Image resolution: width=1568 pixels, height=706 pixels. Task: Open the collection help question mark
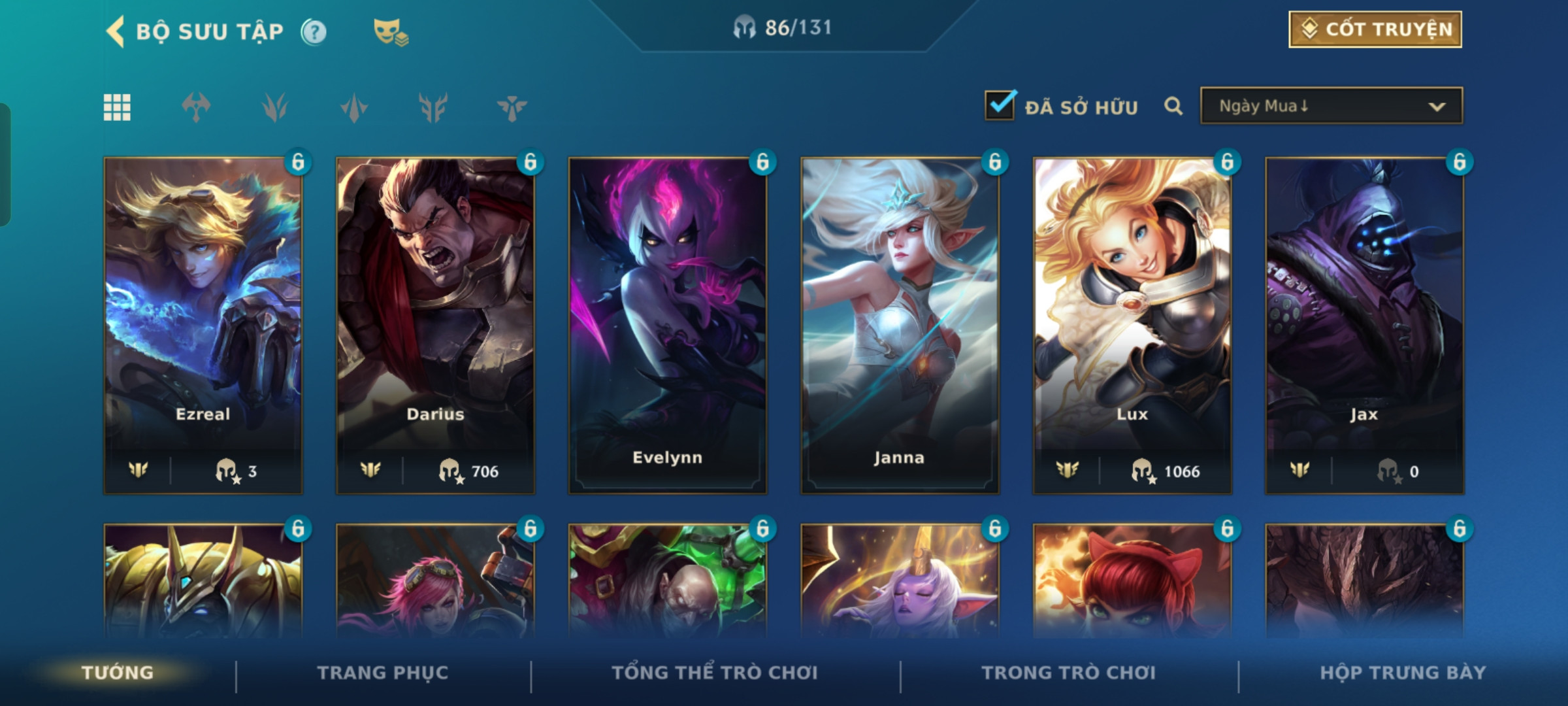(314, 31)
